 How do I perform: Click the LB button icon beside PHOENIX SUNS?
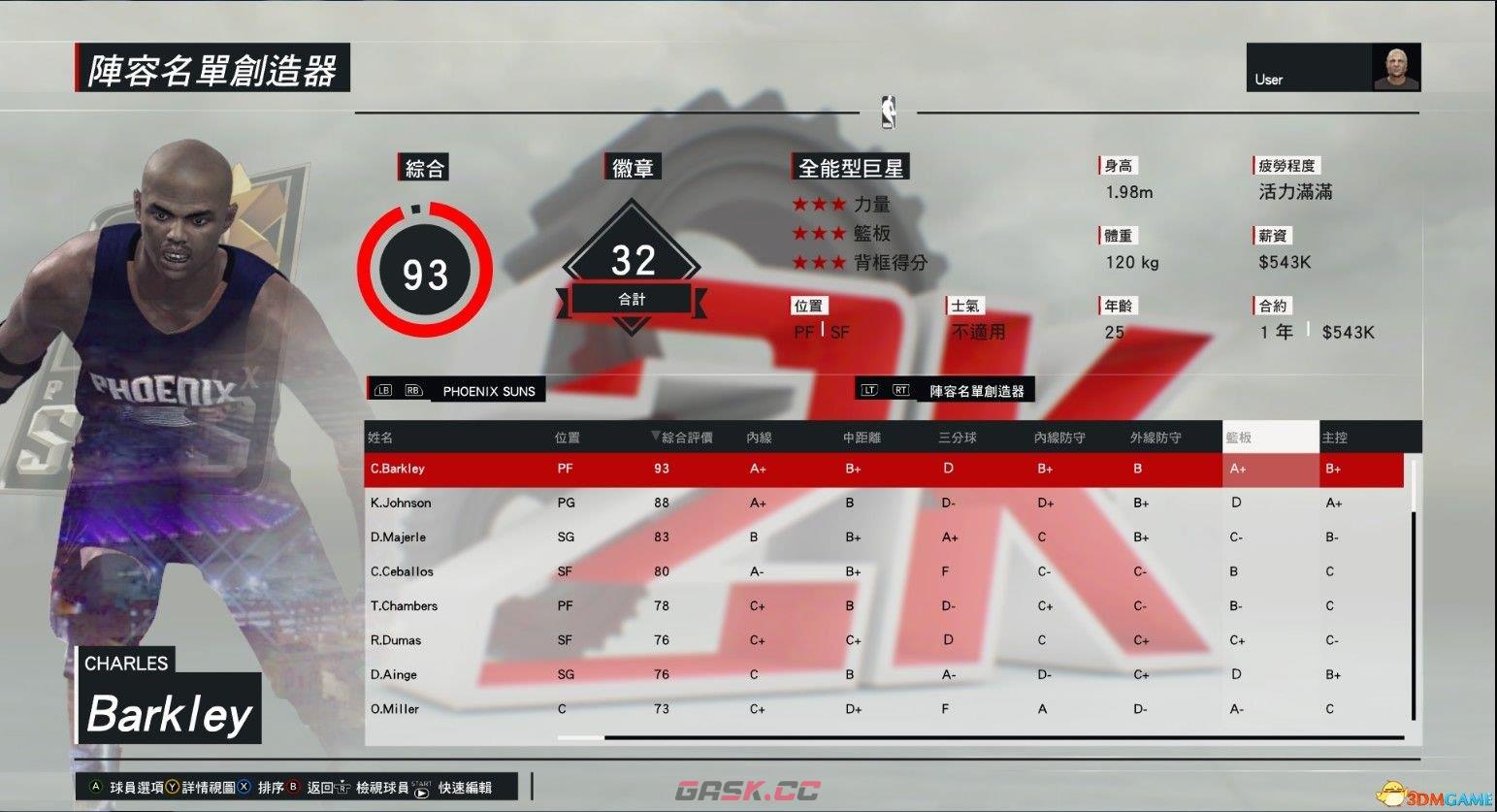[382, 388]
